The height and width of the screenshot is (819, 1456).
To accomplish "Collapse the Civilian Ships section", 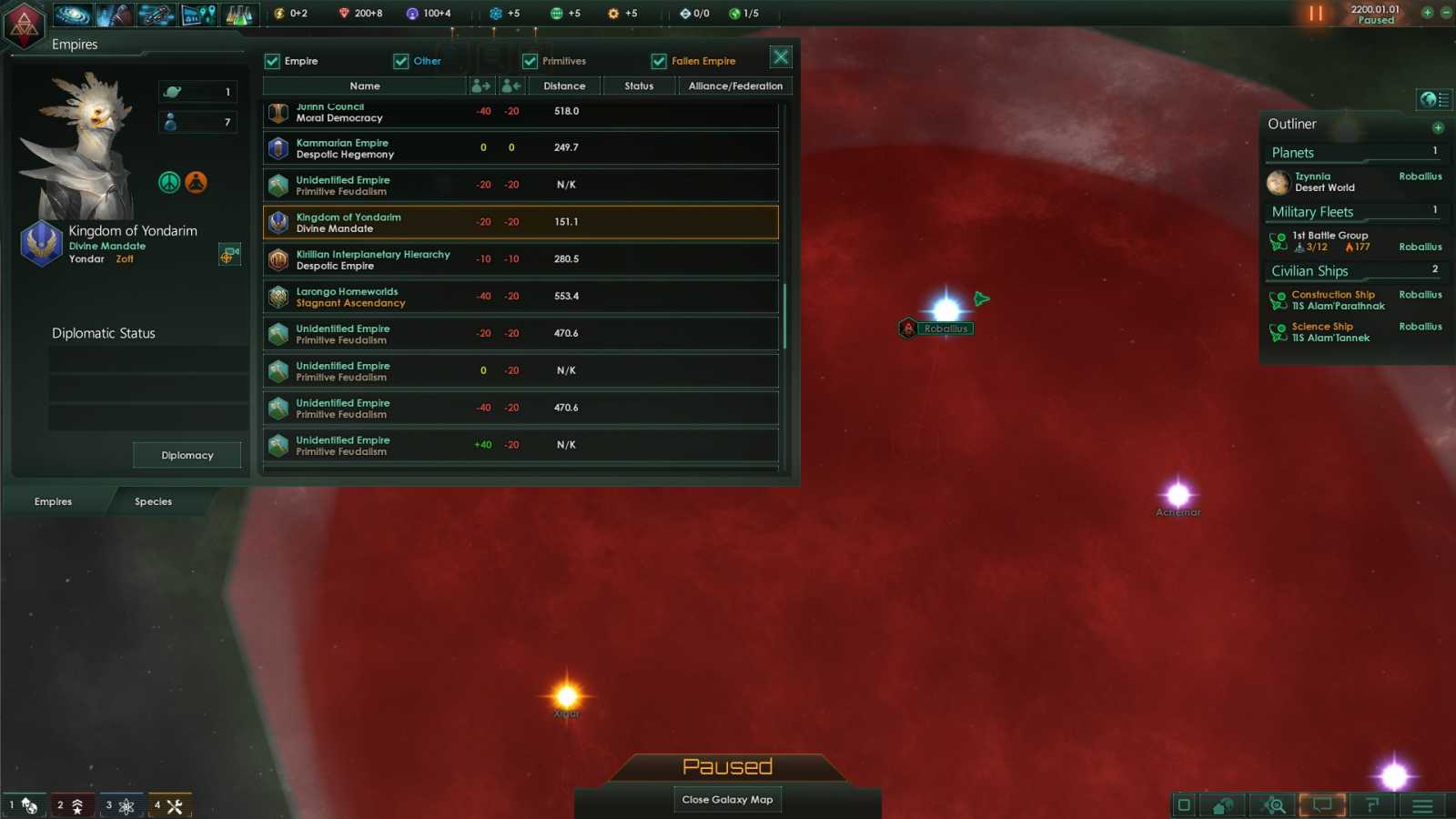I will [1309, 270].
